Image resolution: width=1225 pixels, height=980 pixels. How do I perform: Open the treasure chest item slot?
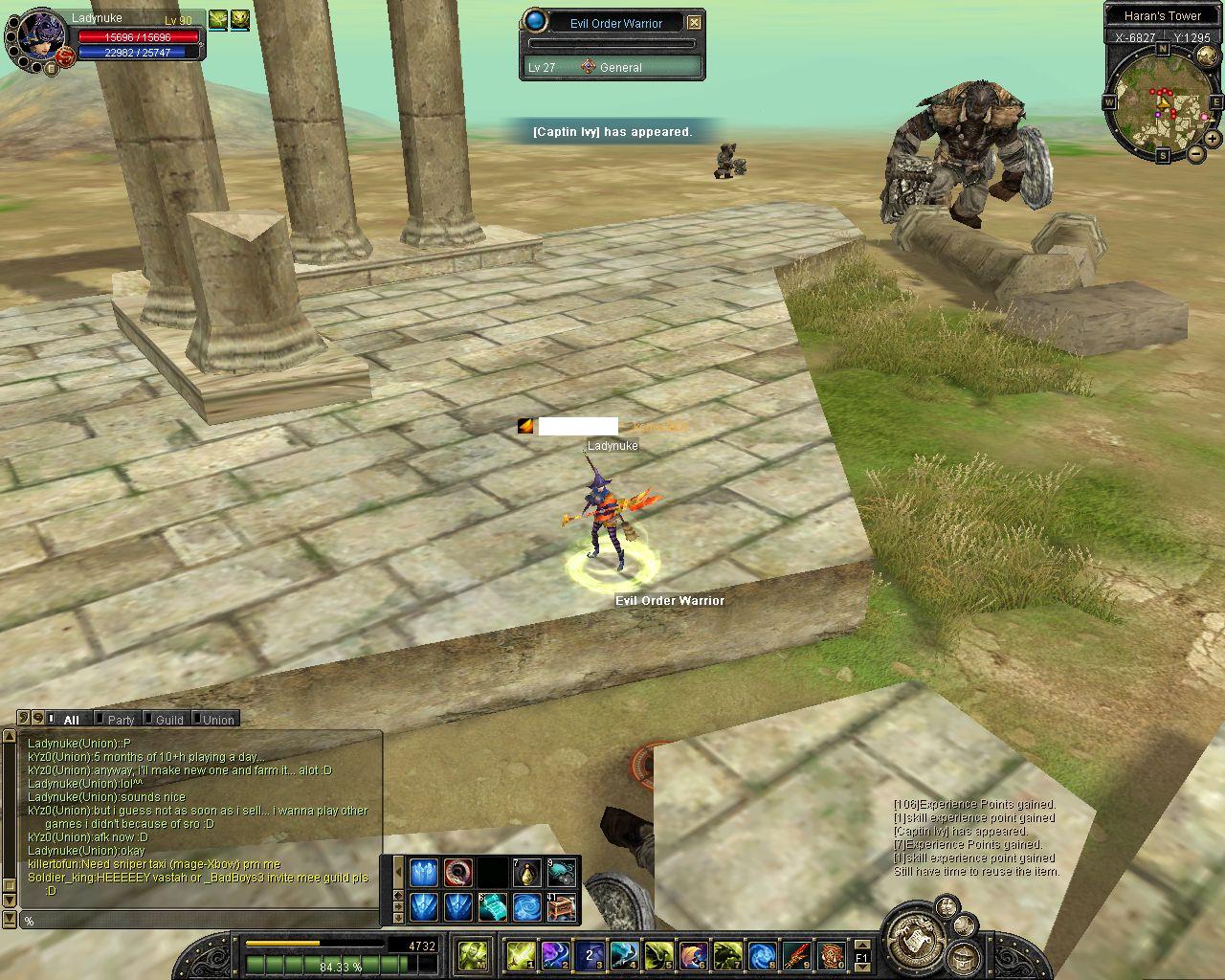[561, 906]
